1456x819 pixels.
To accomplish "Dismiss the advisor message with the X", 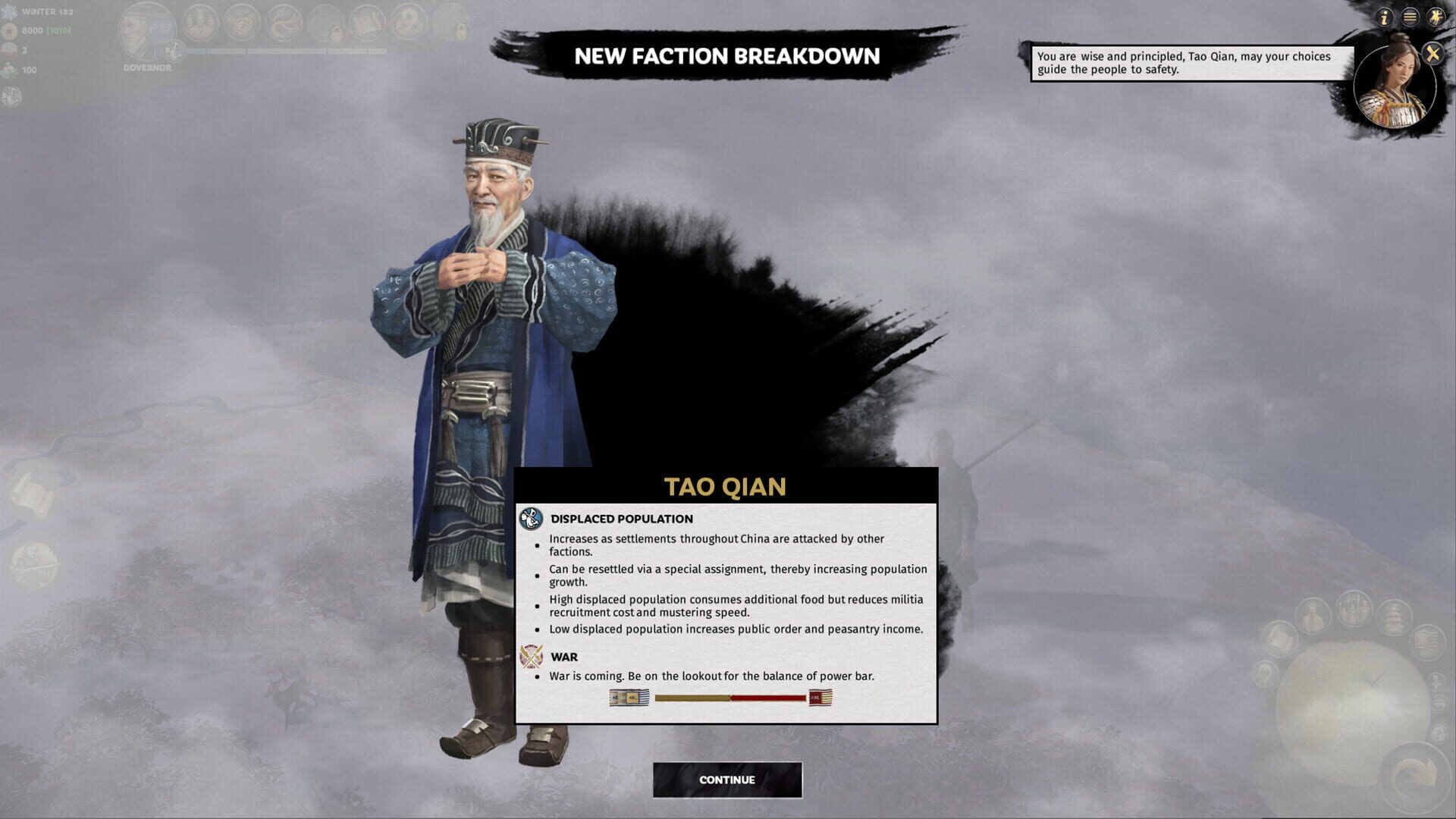I will click(x=1432, y=53).
